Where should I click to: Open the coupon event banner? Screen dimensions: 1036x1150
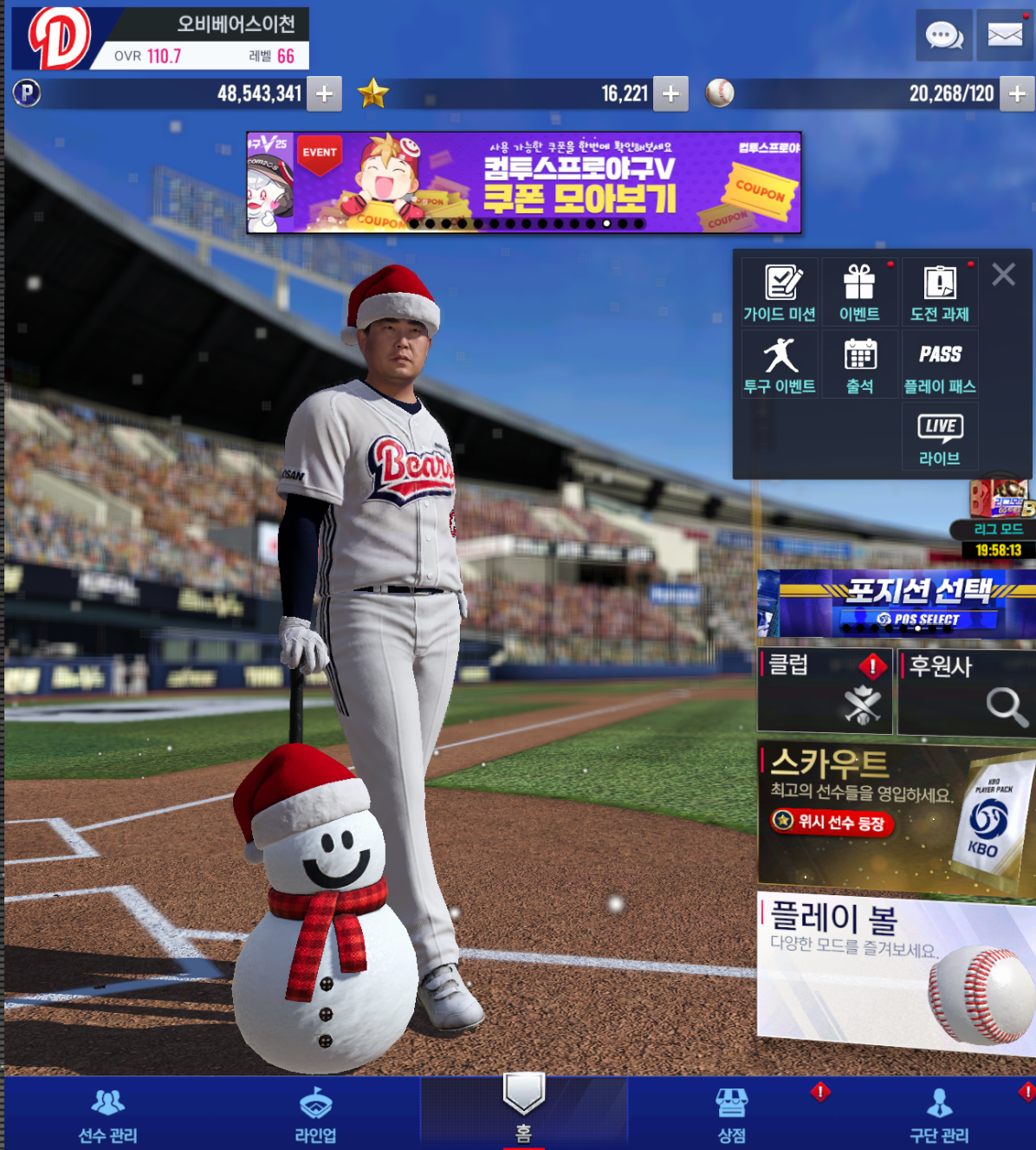pyautogui.click(x=524, y=183)
